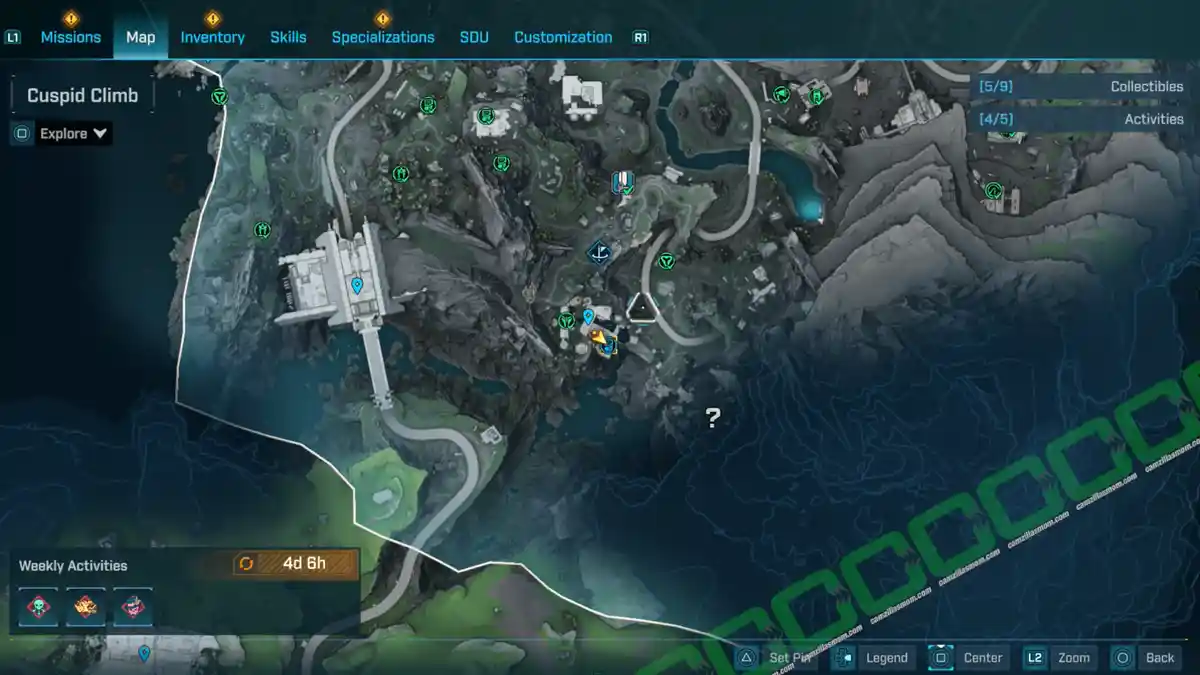Select the SDU tab

[x=474, y=37]
